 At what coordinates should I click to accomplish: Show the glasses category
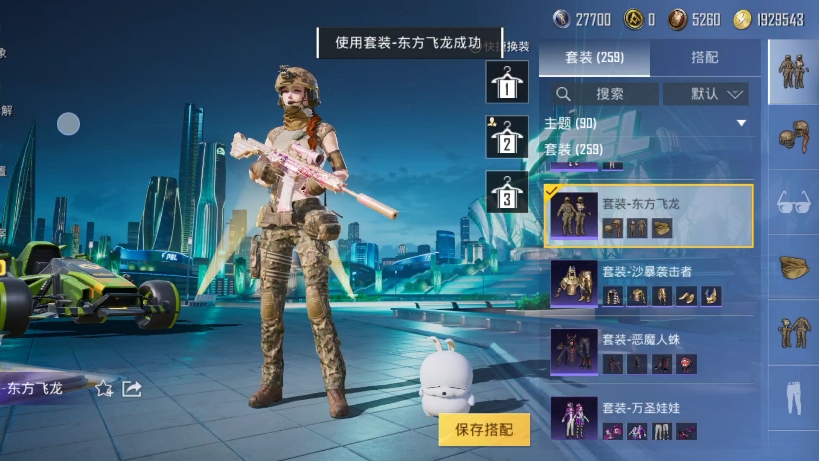(793, 203)
